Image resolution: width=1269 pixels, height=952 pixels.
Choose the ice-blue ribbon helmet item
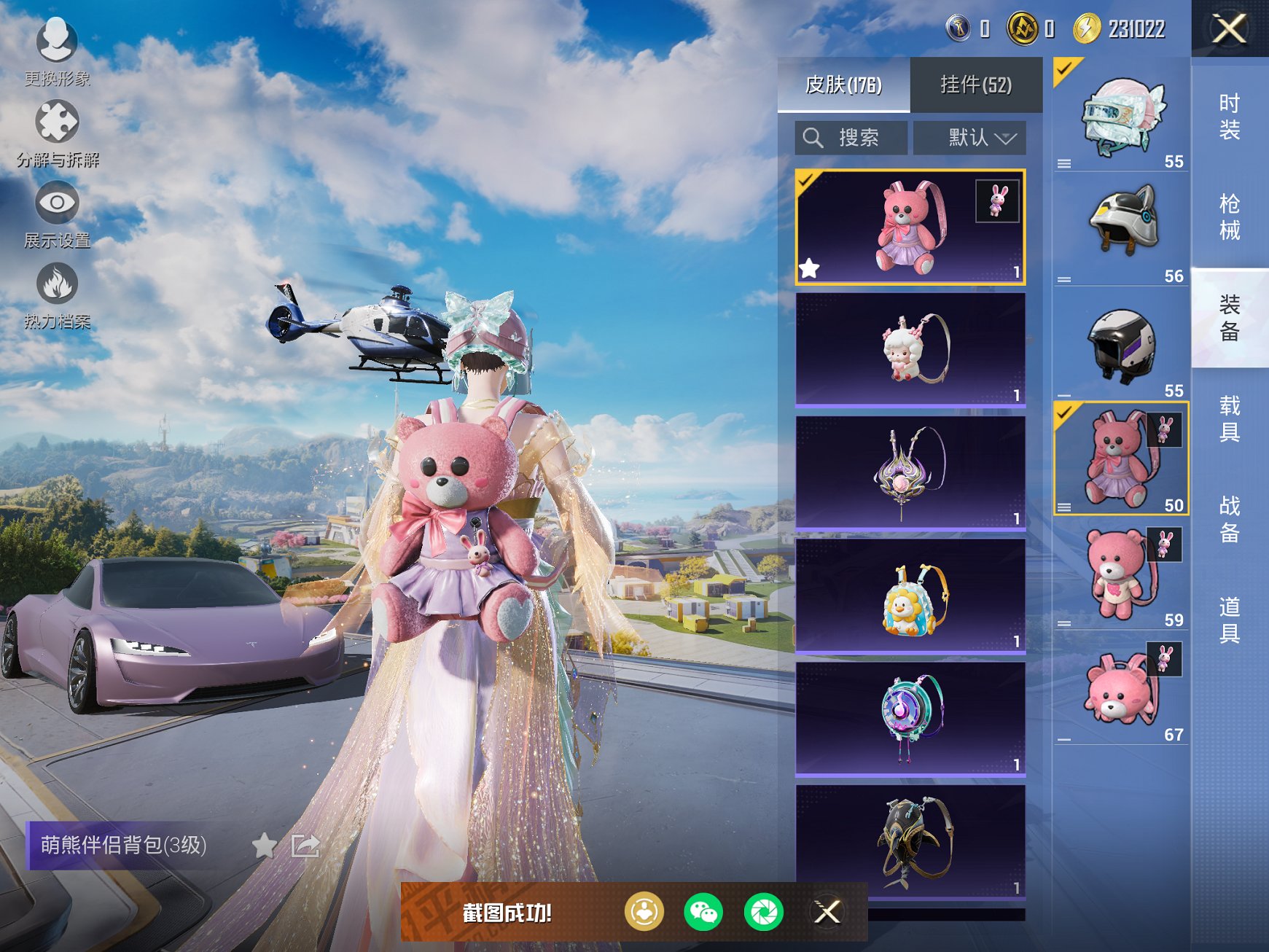(x=1121, y=115)
